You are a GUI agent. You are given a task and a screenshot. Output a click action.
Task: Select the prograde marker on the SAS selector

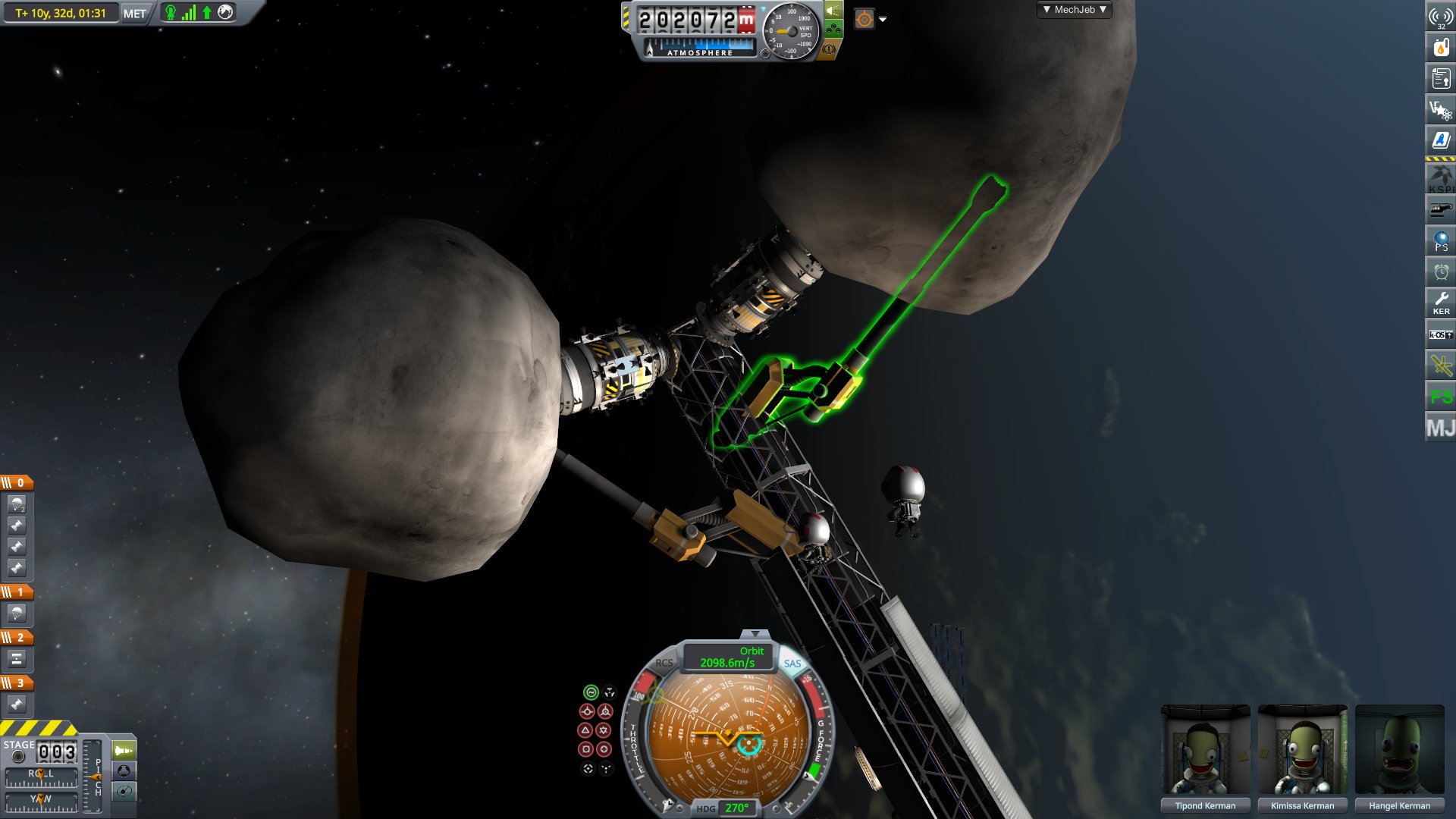(587, 711)
